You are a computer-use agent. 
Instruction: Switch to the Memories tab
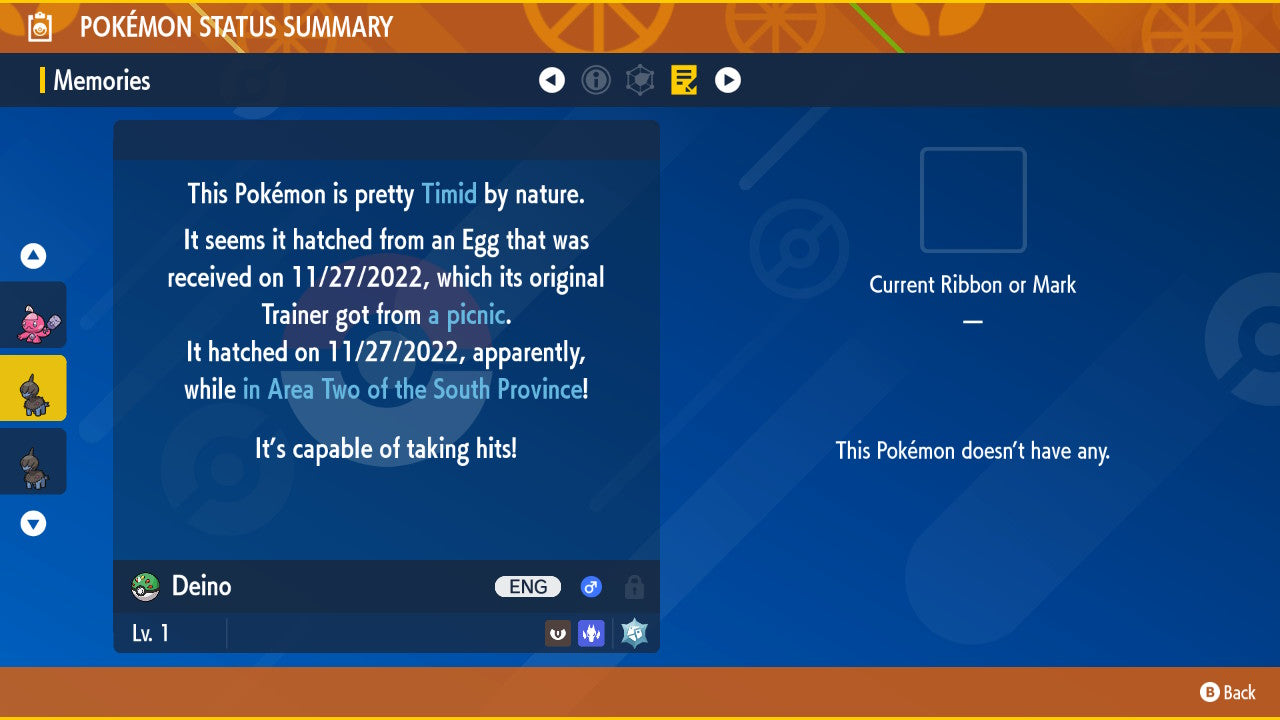click(105, 80)
